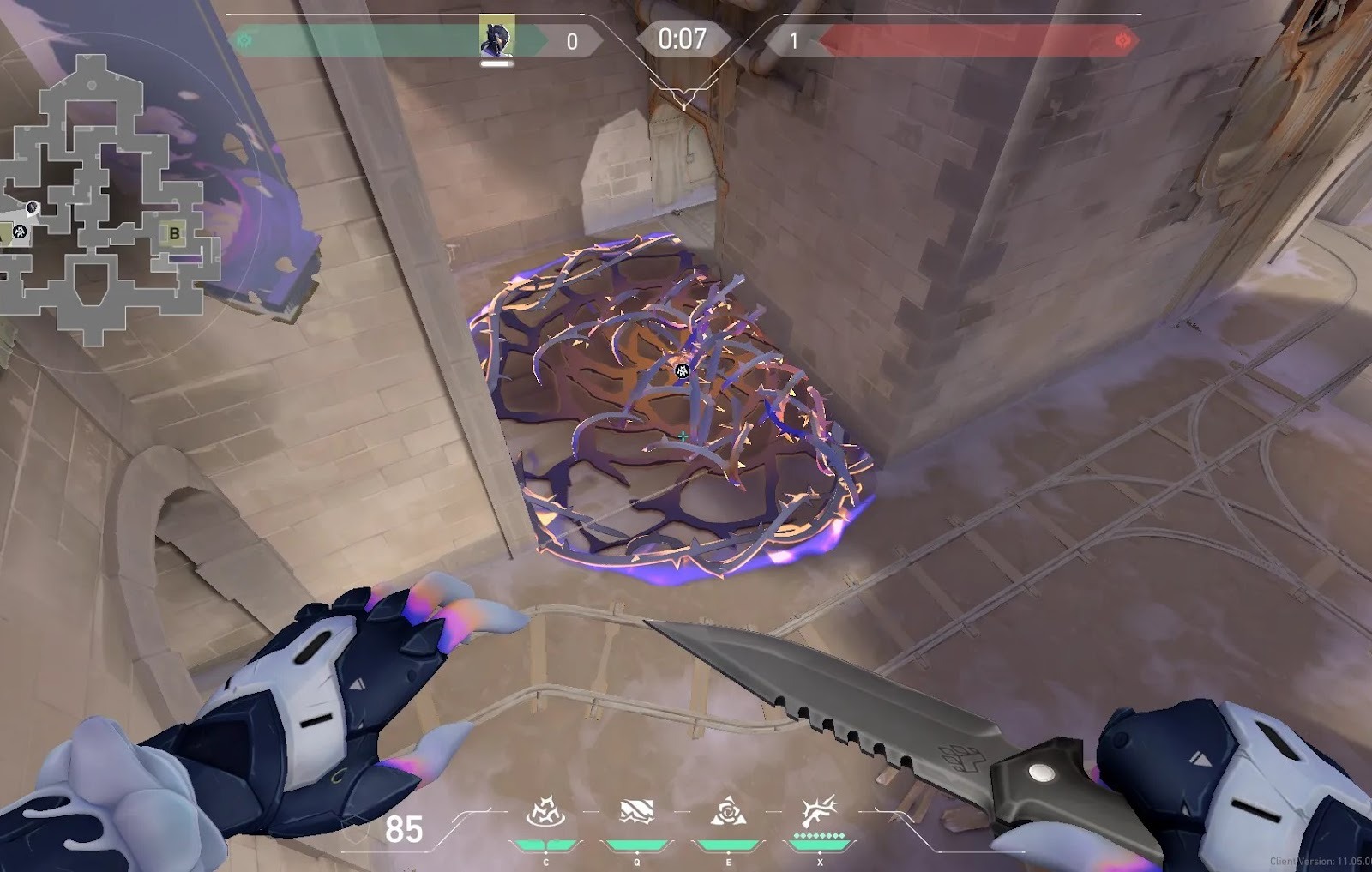Click the teal attacker team emblem
The width and height of the screenshot is (1372, 872).
(245, 40)
